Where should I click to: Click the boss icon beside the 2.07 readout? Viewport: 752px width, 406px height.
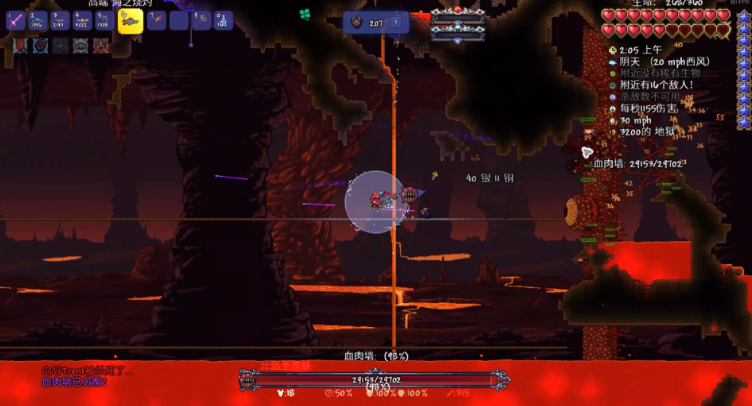[358, 21]
